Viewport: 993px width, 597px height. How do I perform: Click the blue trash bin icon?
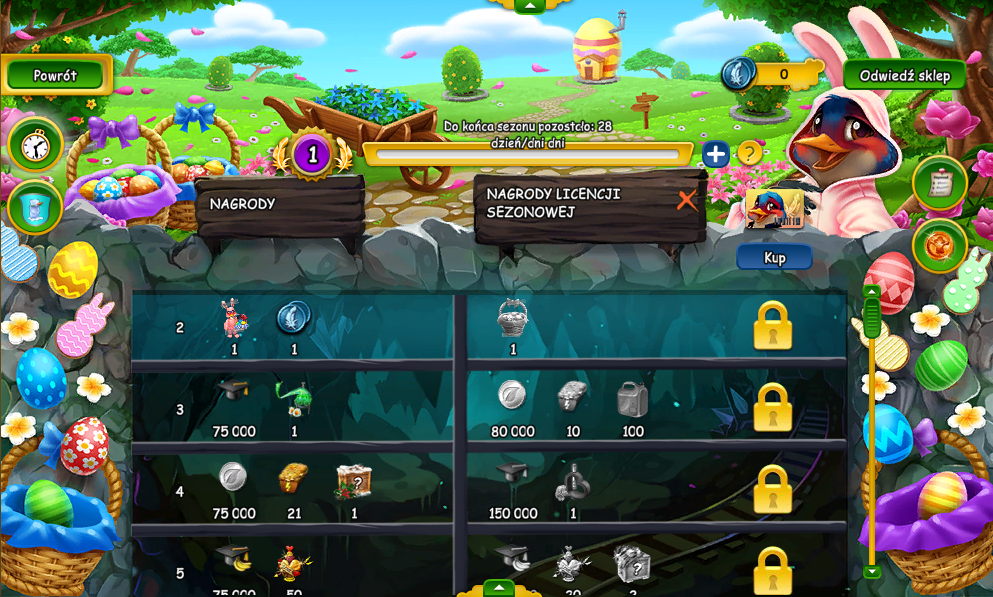point(36,208)
